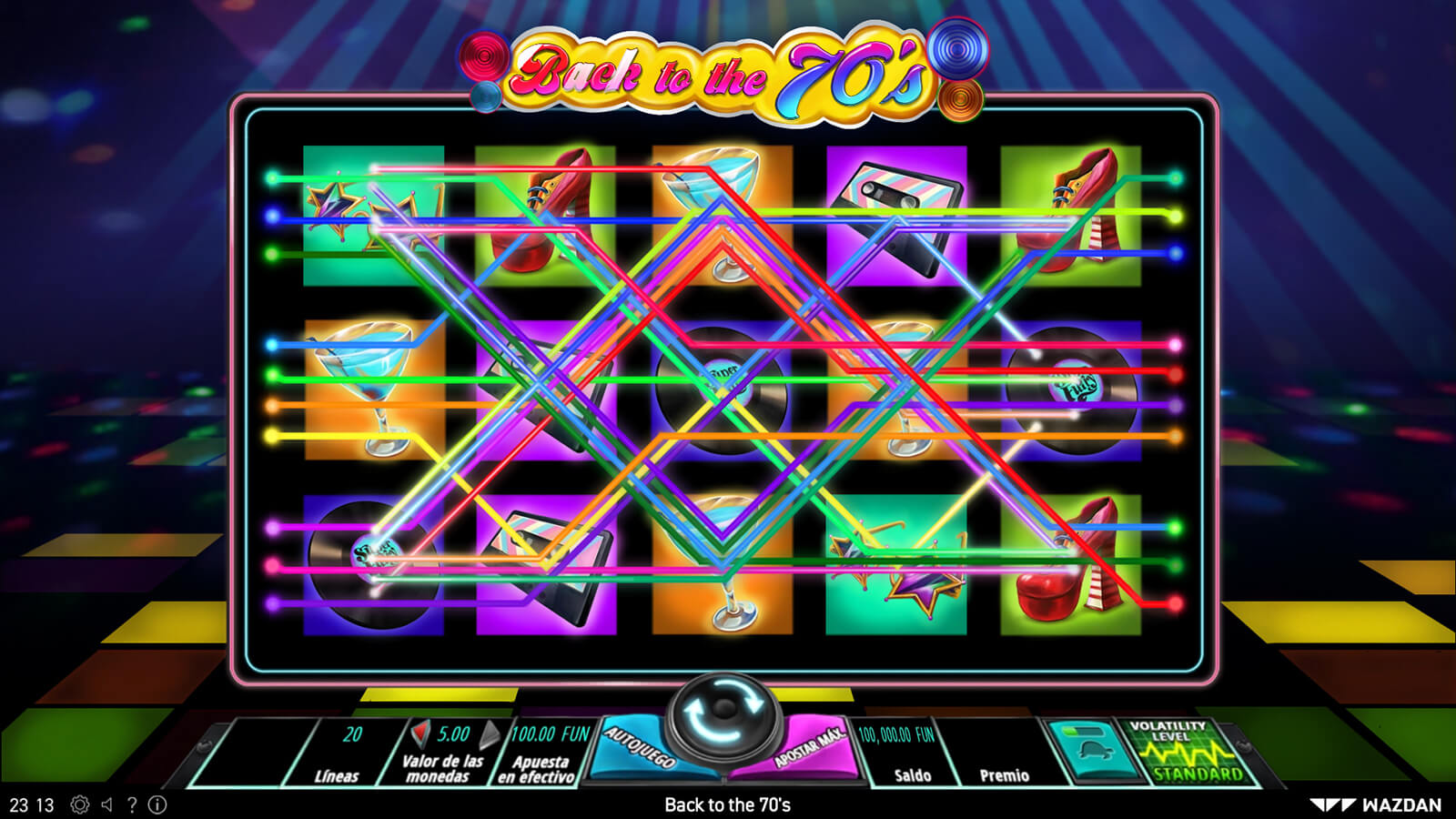Show game info with the circled i icon
1456x819 pixels.
pyautogui.click(x=157, y=804)
